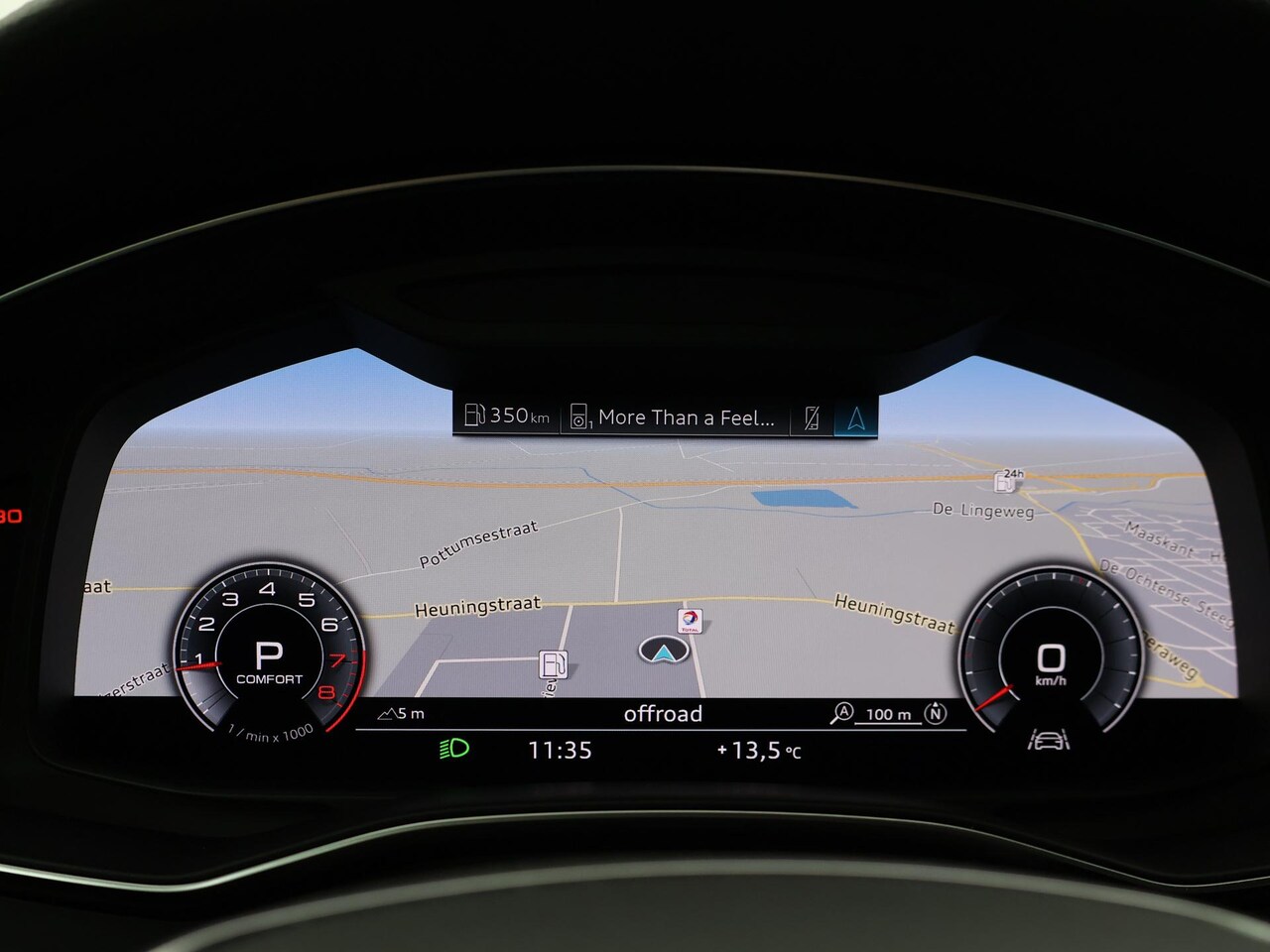Choose the Total gas station map marker

coord(690,622)
